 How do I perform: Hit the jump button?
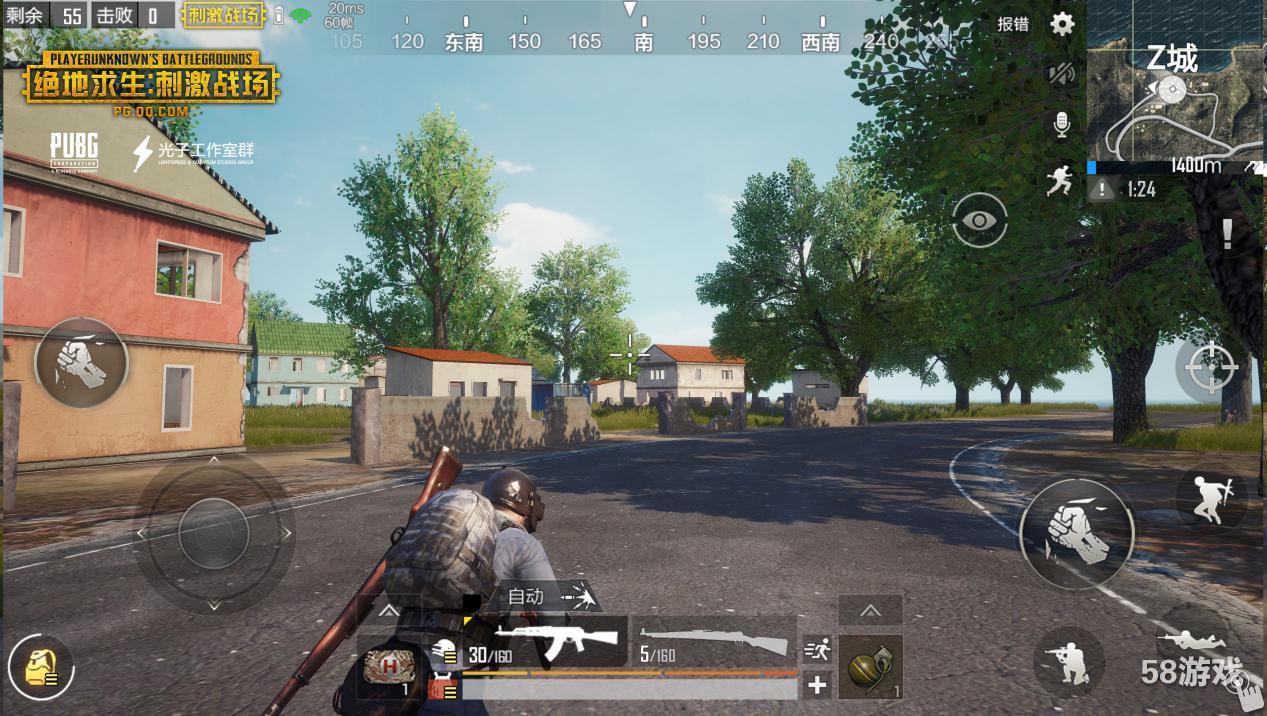(1211, 499)
